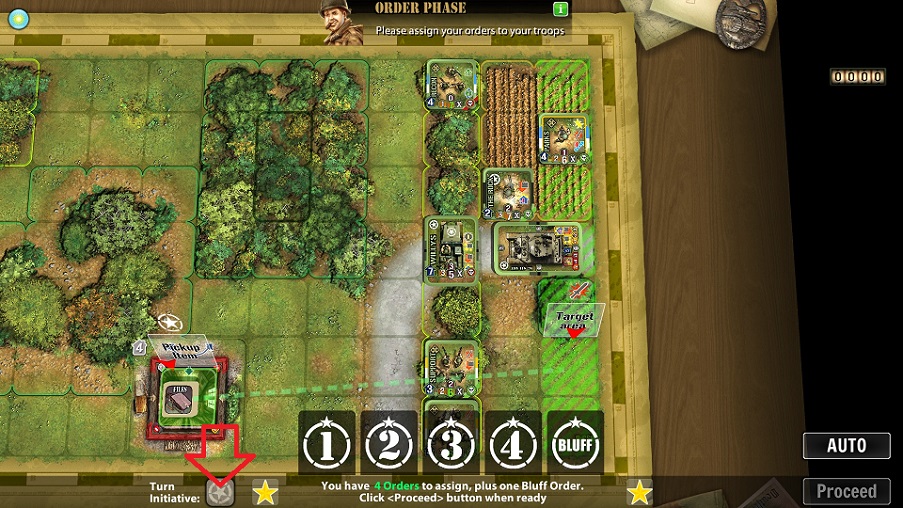Screen dimensions: 903x508
Task: Click the commander portrait at the top
Action: point(342,22)
